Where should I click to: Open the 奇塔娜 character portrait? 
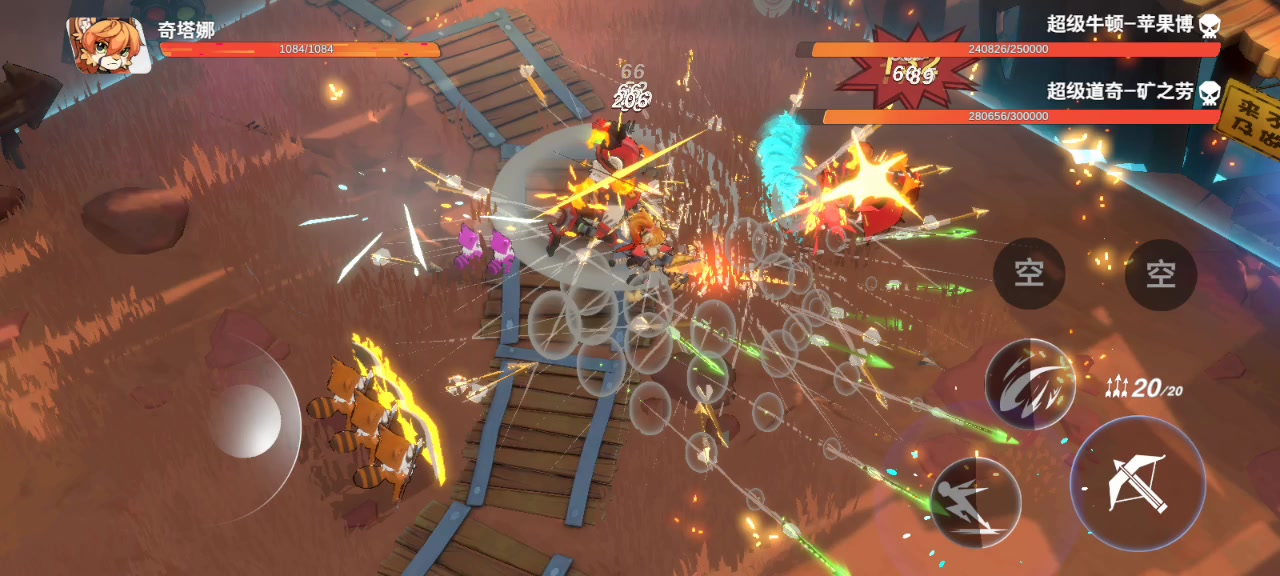107,45
